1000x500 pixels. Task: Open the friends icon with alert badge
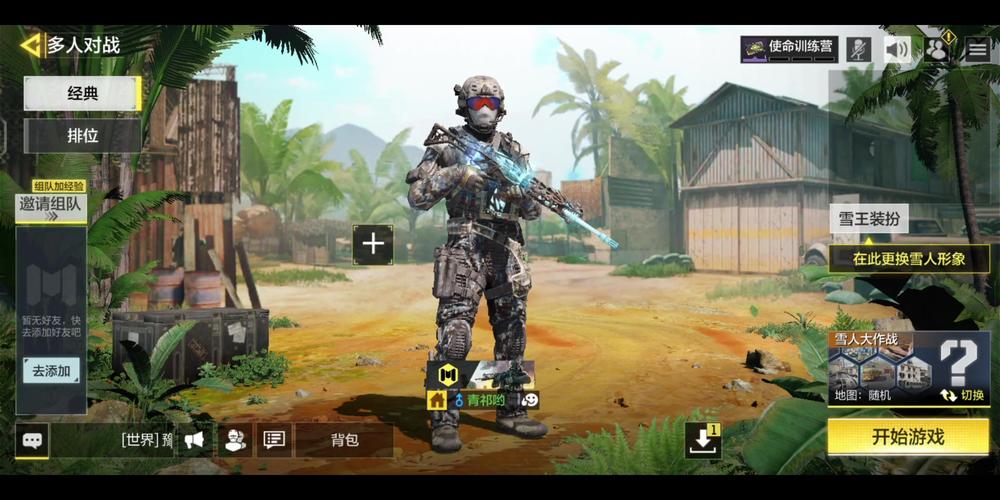point(938,49)
